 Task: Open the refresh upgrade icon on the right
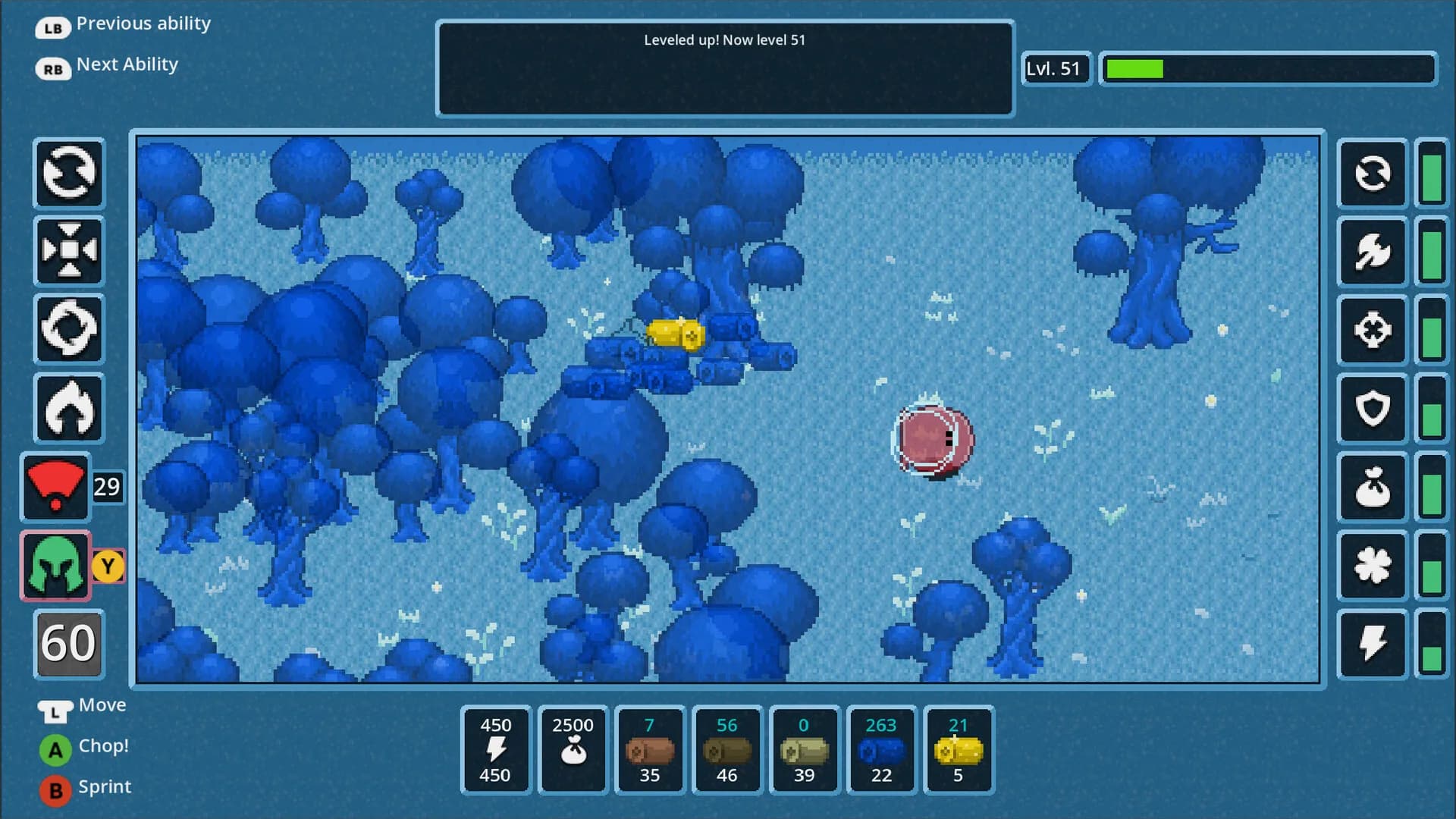pos(1373,174)
